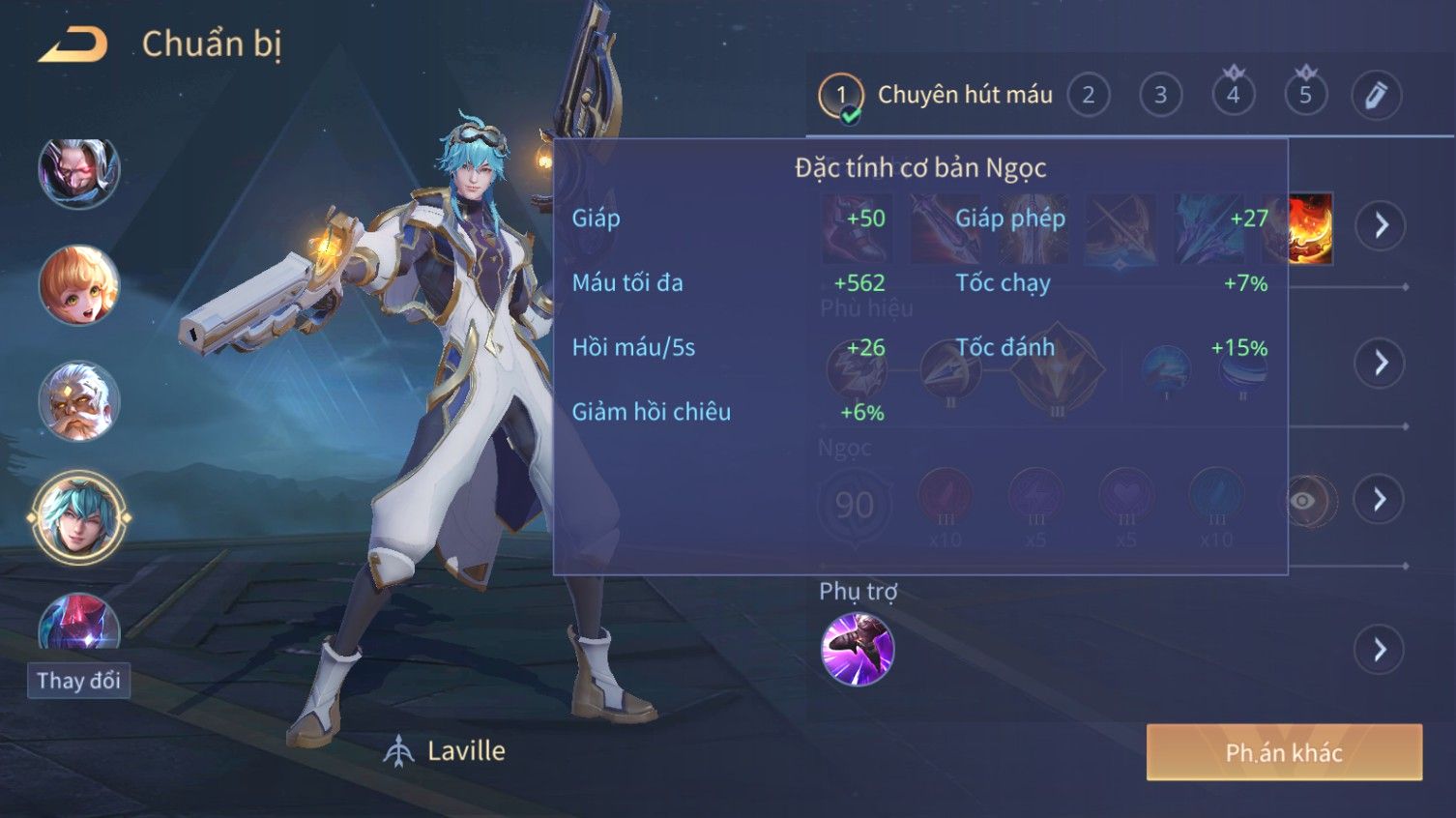Screen dimensions: 1456x818
Task: Click the Phán khác button
Action: tap(1283, 752)
